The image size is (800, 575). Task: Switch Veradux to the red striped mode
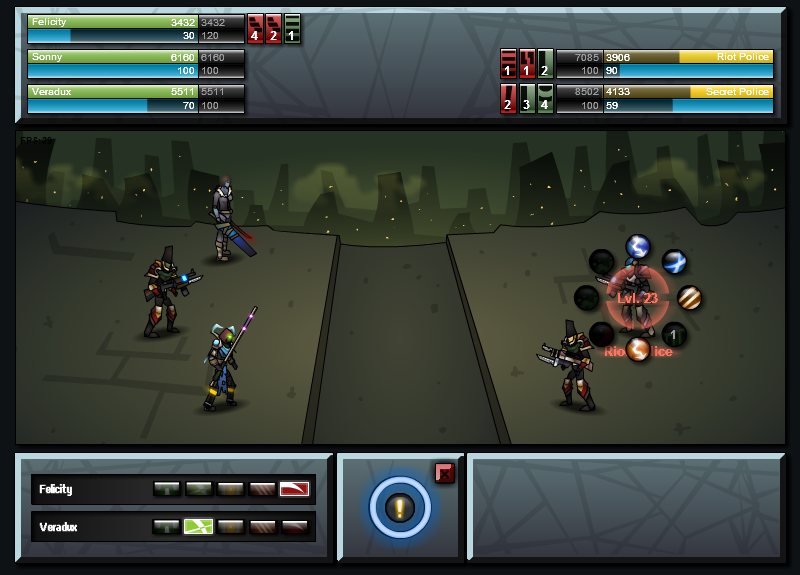point(262,526)
